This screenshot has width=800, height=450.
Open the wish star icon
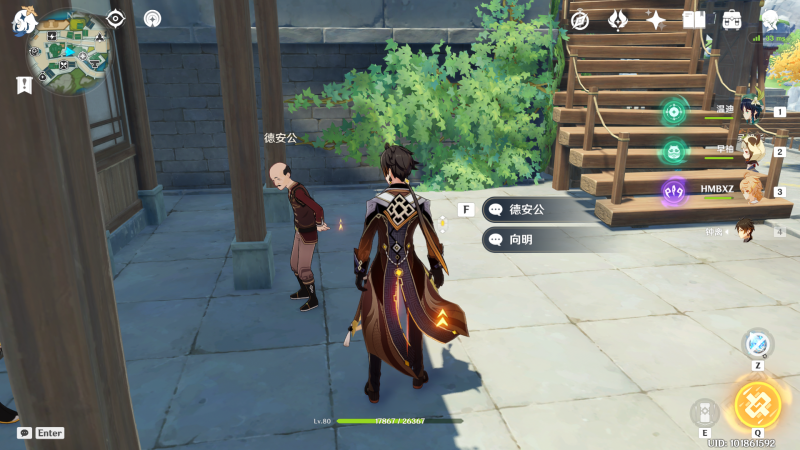656,20
